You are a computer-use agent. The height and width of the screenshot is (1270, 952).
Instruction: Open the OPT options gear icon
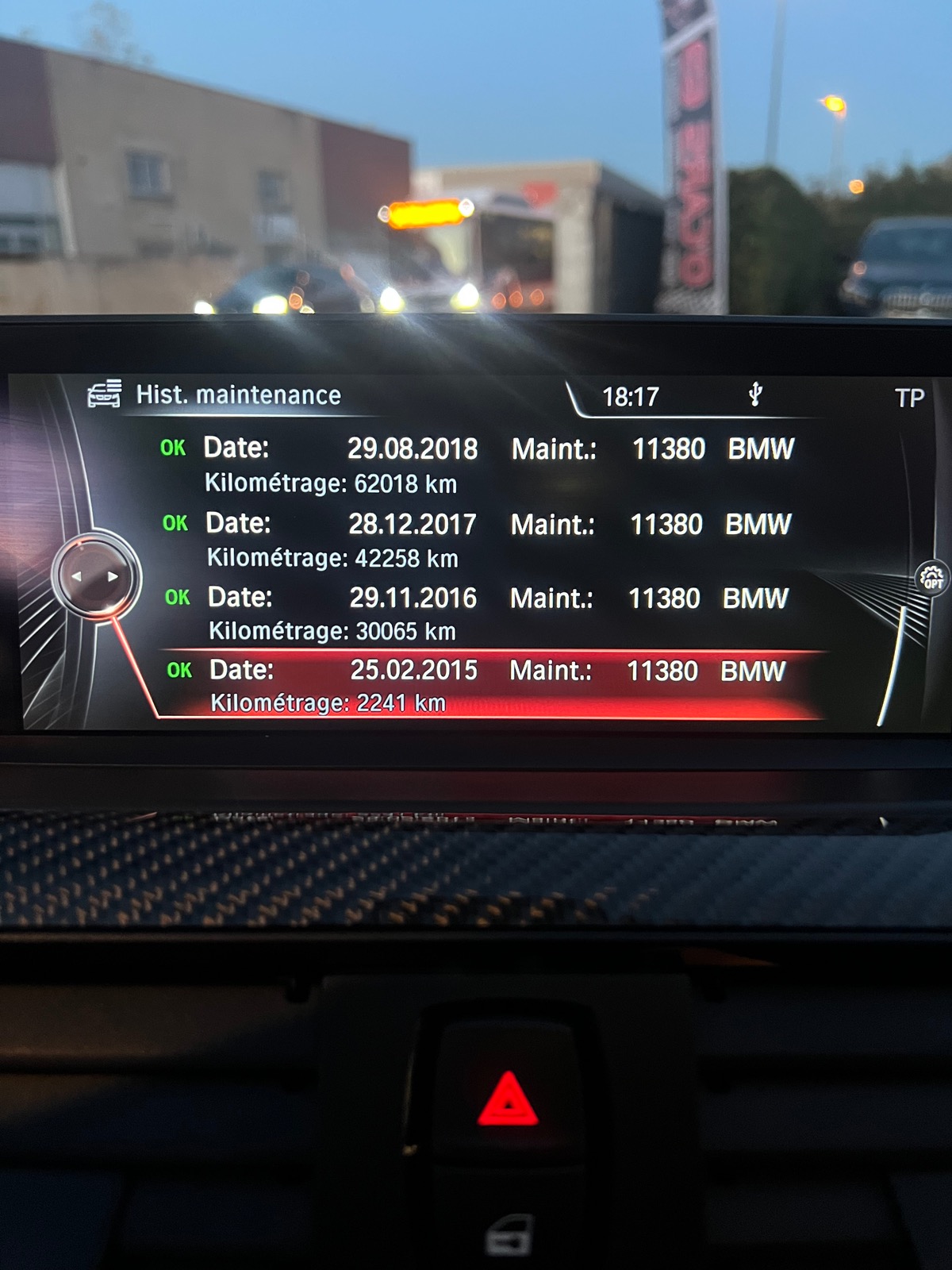932,577
